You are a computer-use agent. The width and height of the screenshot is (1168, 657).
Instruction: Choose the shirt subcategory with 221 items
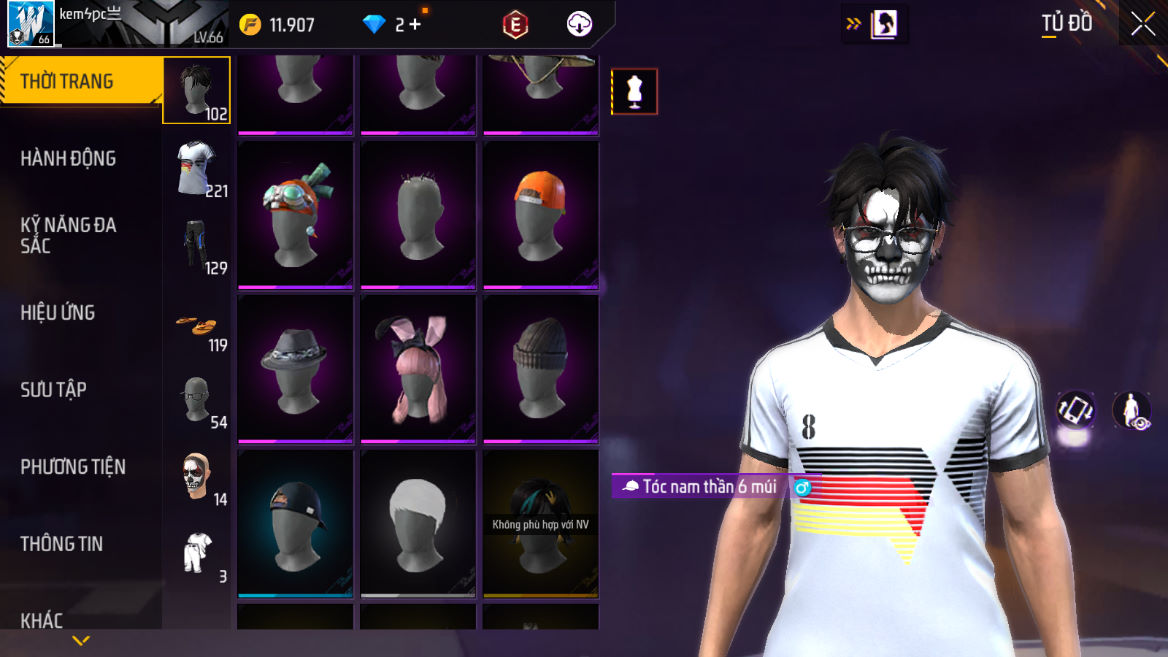click(197, 168)
